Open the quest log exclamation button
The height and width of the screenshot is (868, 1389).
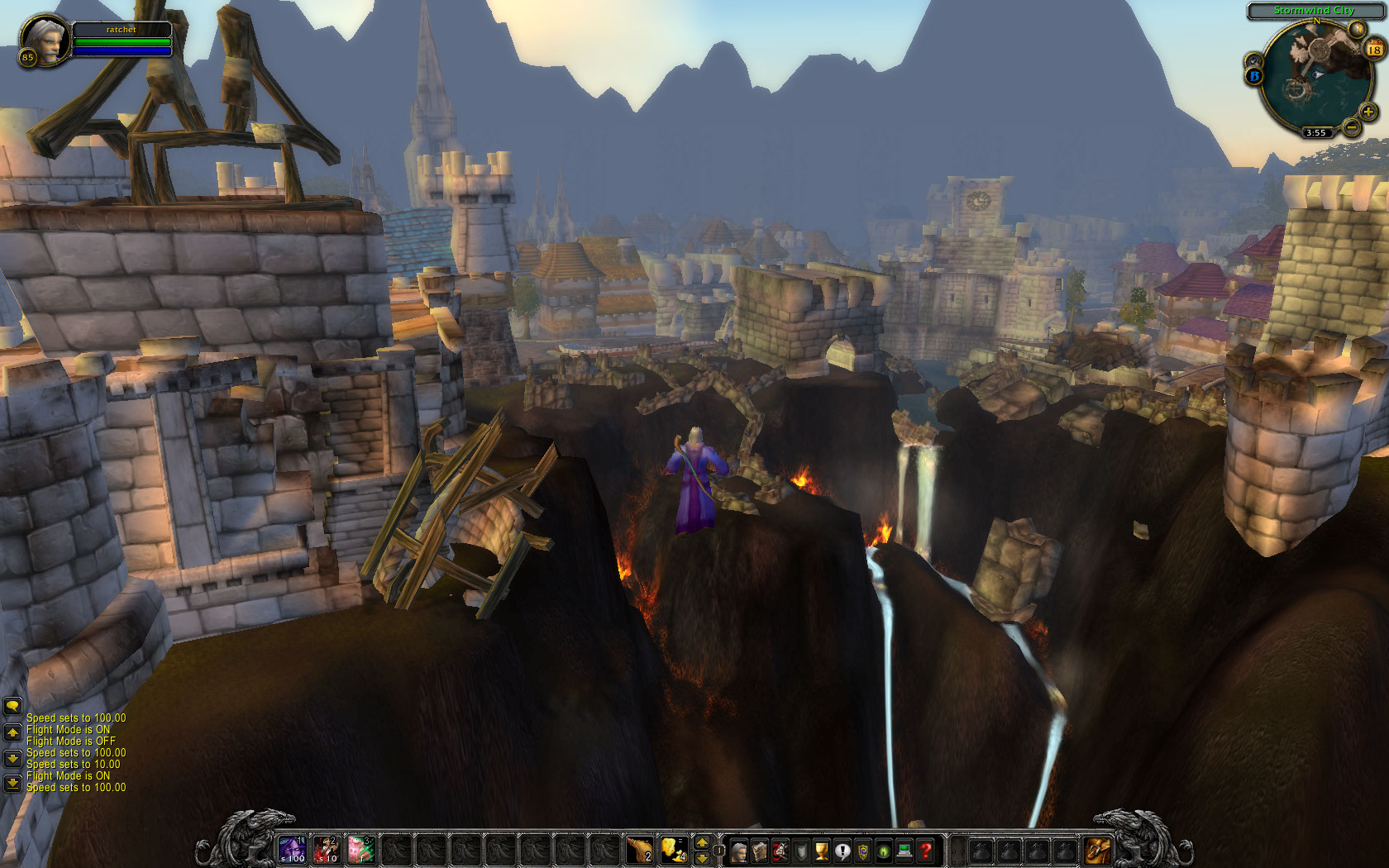click(x=842, y=851)
